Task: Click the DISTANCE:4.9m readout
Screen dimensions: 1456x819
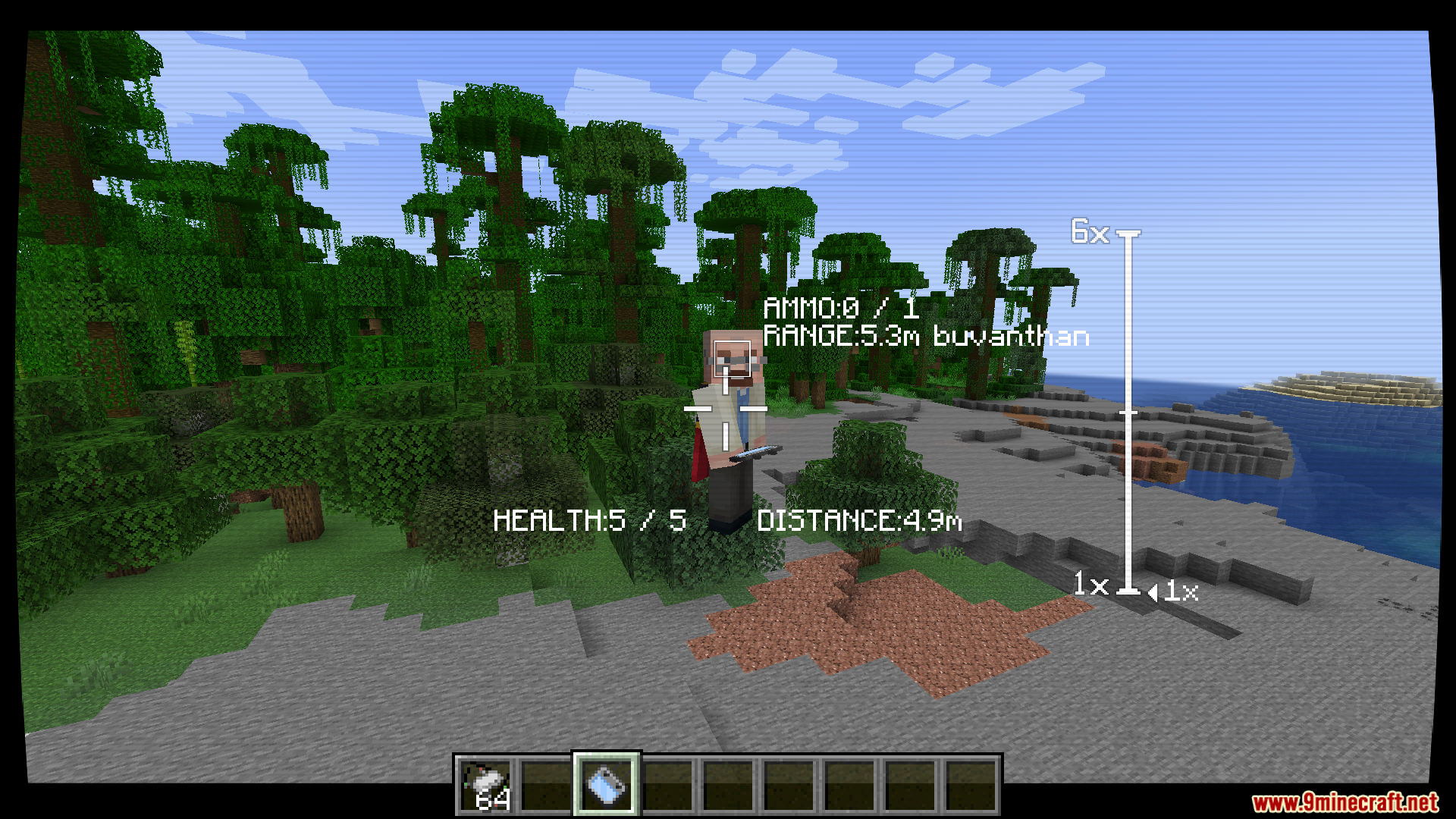Action: tap(860, 520)
